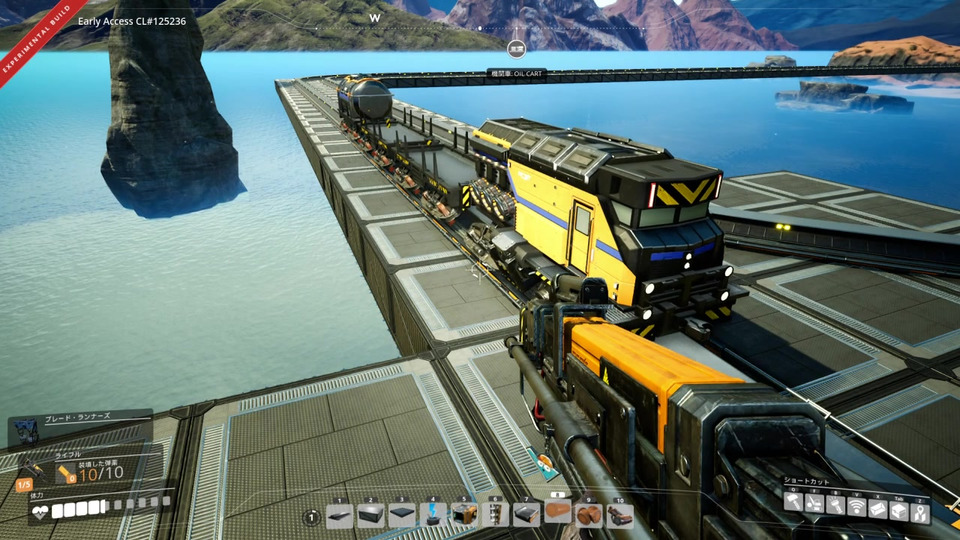Choose the orange machine building in slot 5
Image resolution: width=960 pixels, height=540 pixels.
[464, 516]
